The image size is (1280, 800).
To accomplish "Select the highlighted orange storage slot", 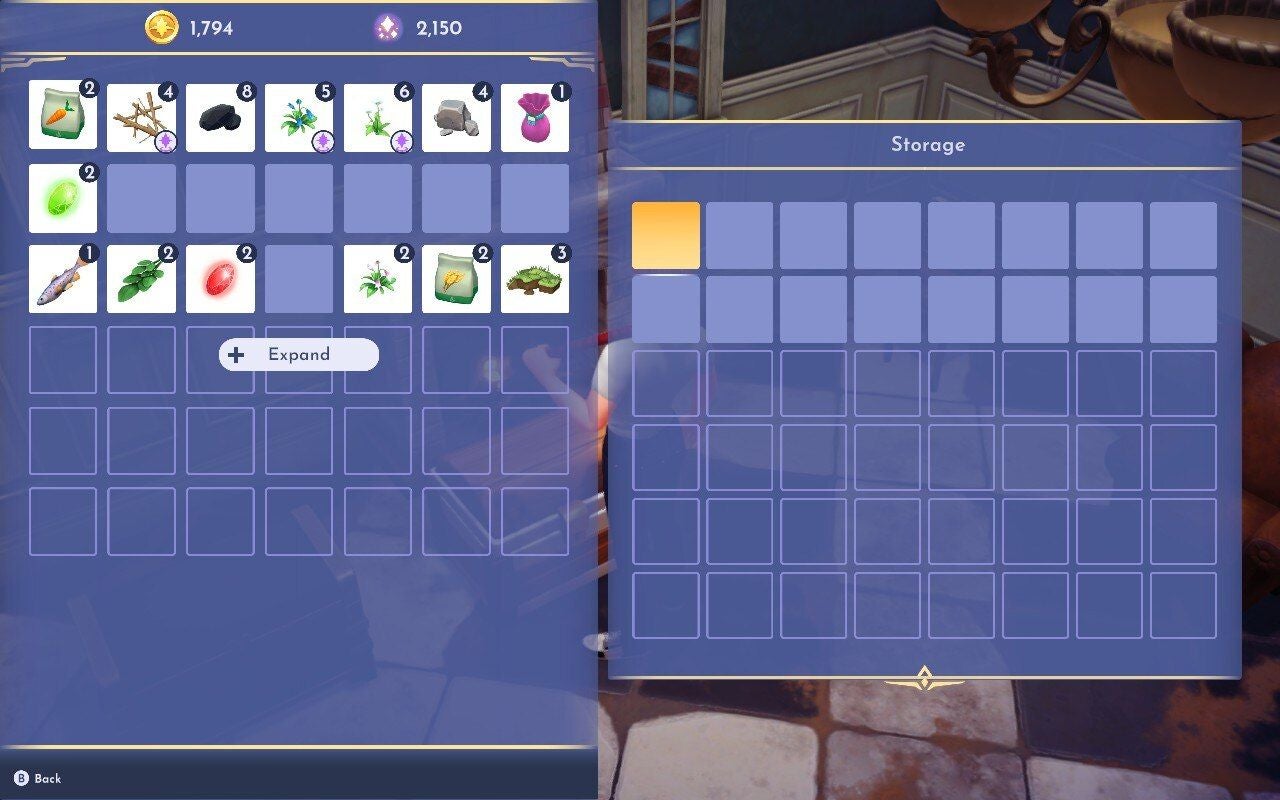I will (x=665, y=236).
